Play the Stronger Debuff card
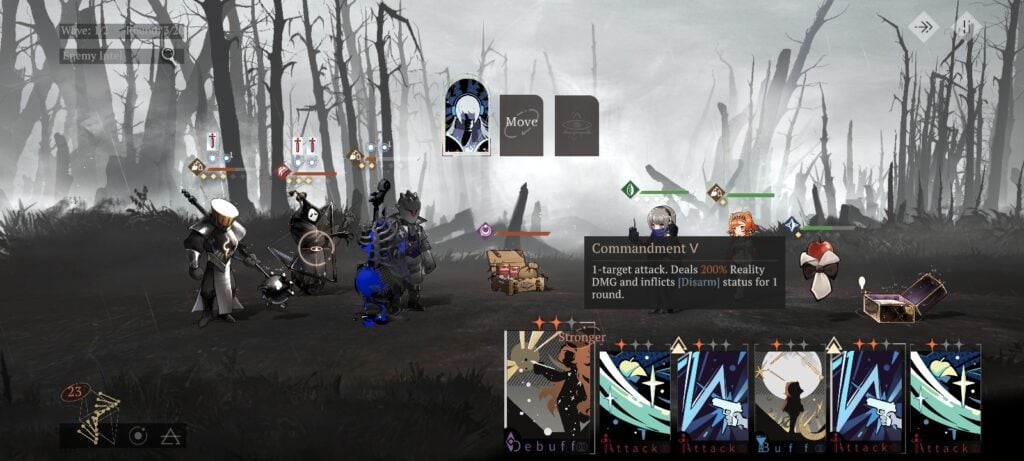The width and height of the screenshot is (1024, 461). click(x=548, y=390)
